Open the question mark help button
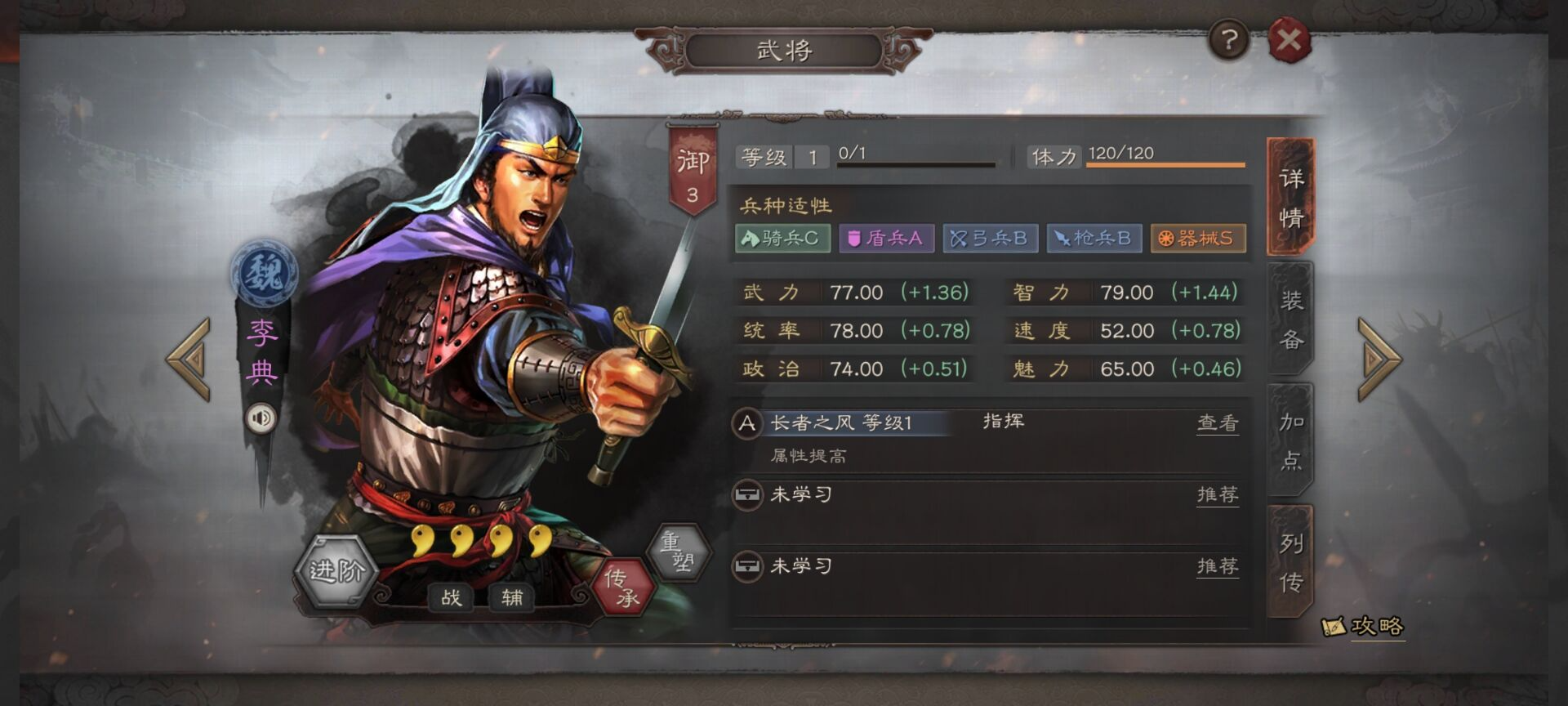Image resolution: width=1568 pixels, height=706 pixels. 1229,39
